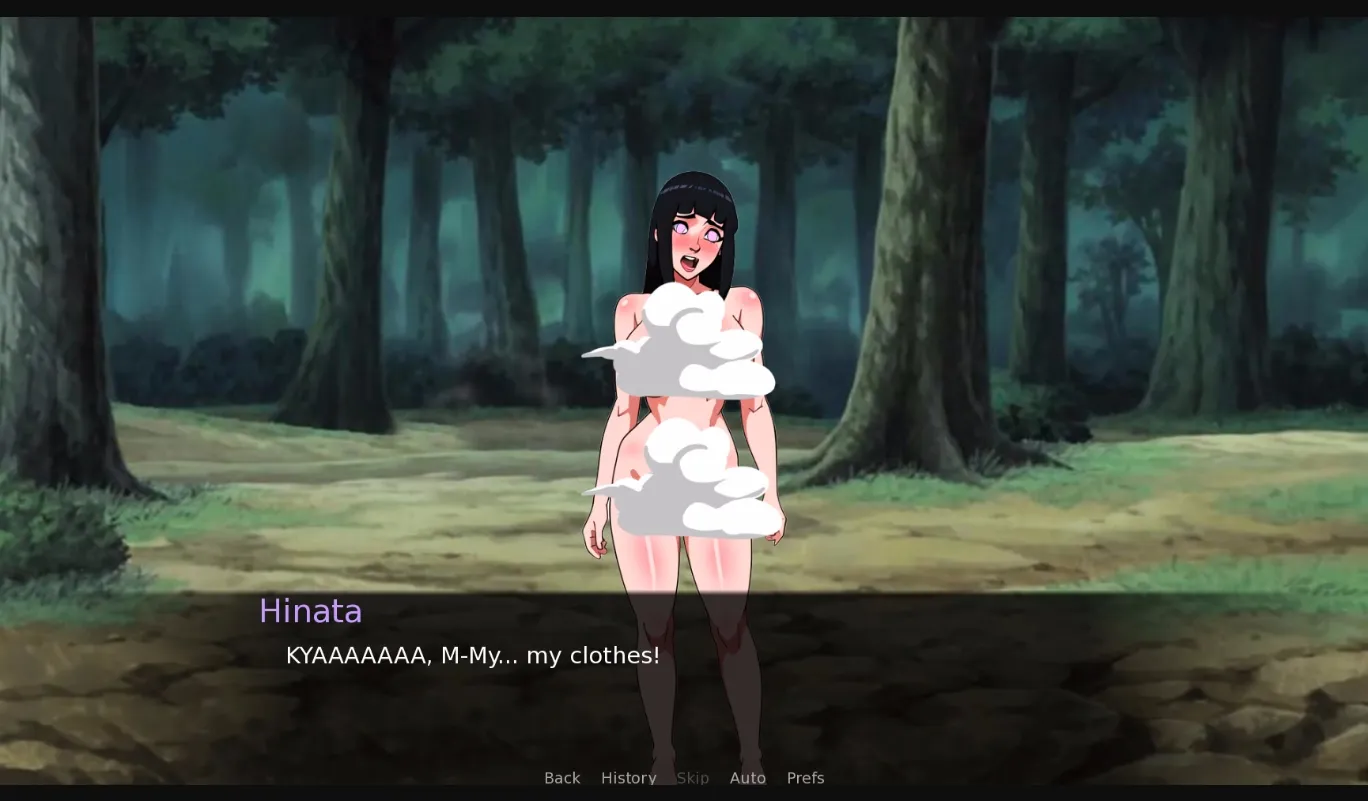This screenshot has height=801, width=1368.
Task: Click the dialogue text to advance
Action: 472,655
